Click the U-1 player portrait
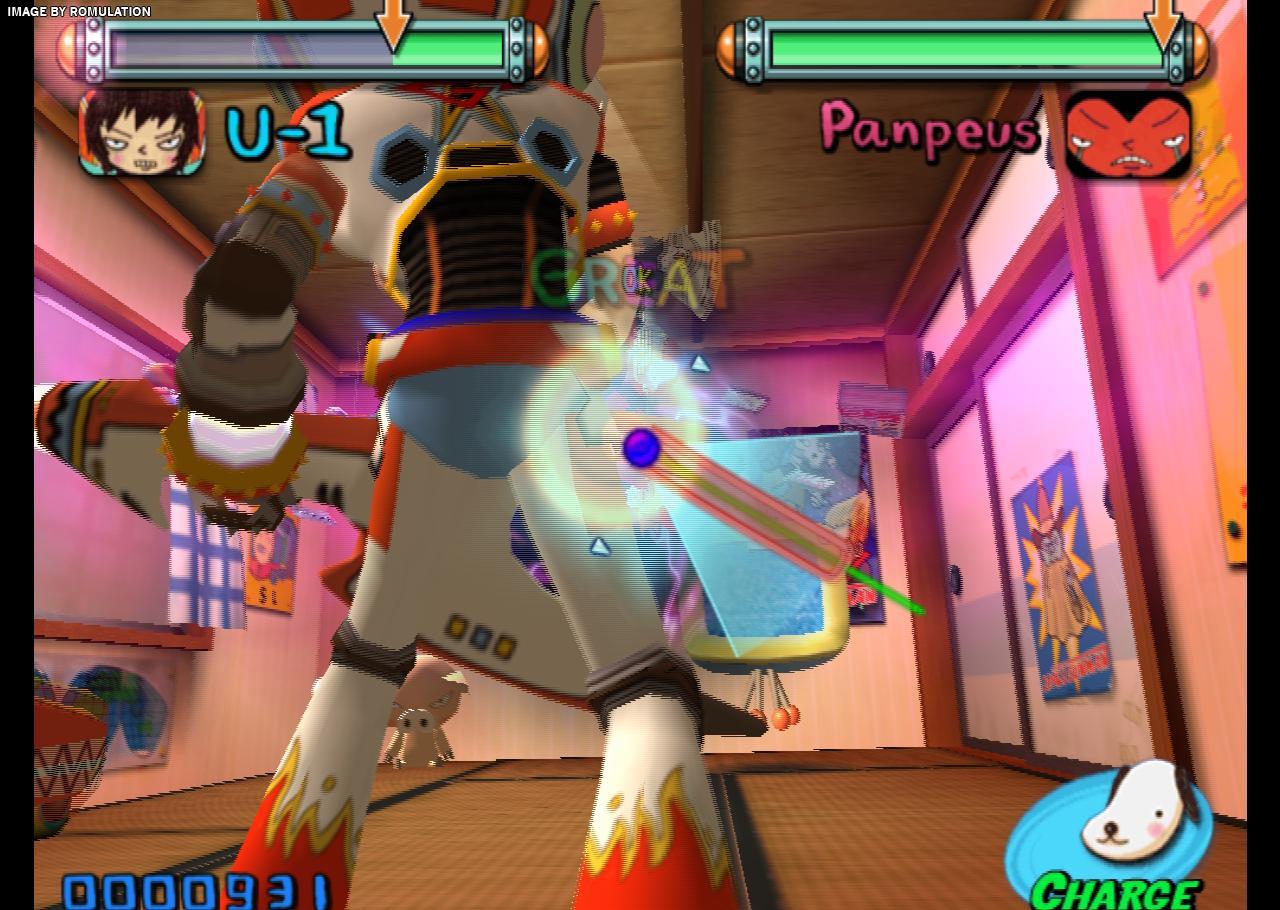Viewport: 1280px width, 910px height. [x=142, y=133]
